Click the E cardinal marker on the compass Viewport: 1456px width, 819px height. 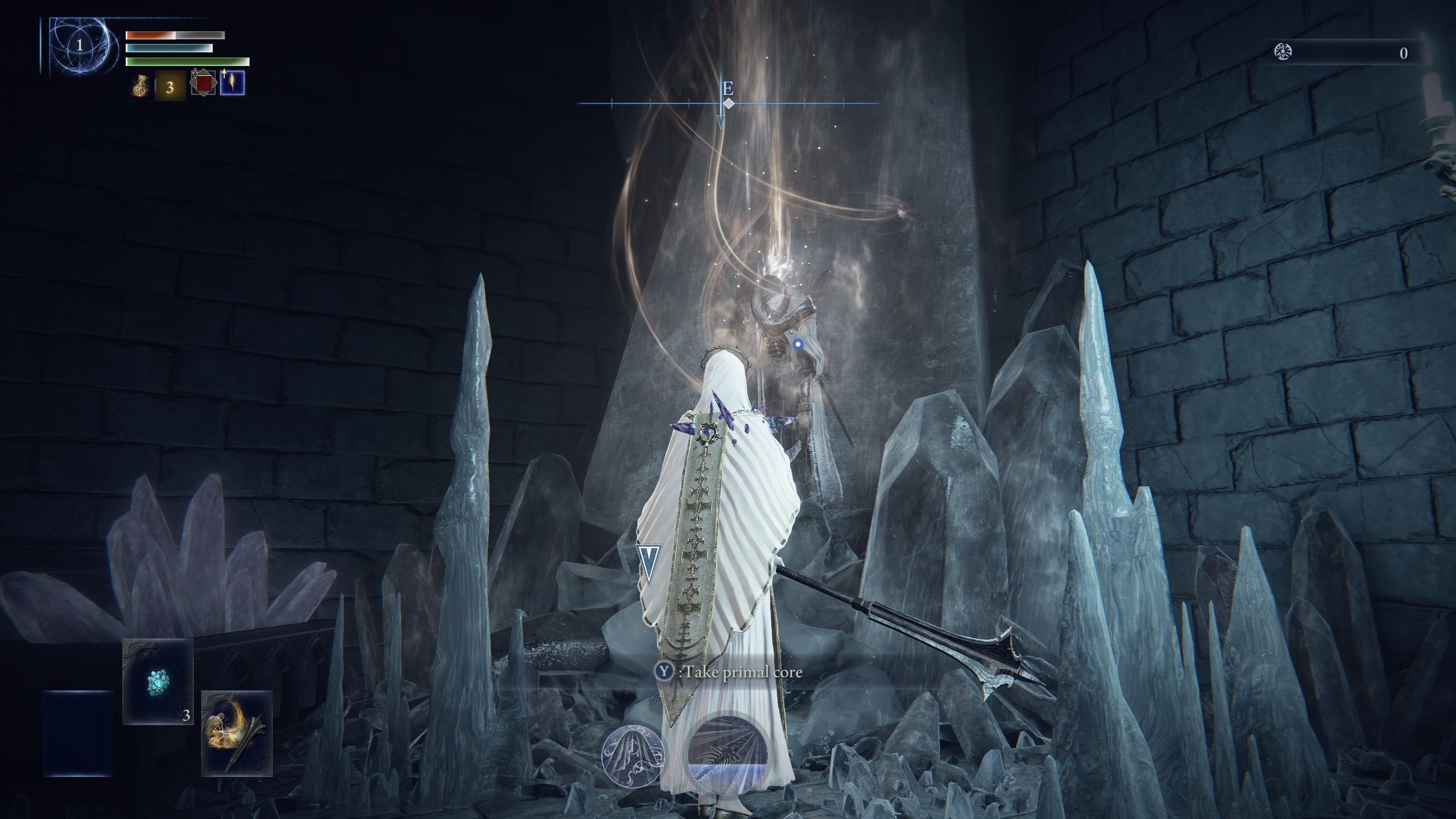[728, 89]
